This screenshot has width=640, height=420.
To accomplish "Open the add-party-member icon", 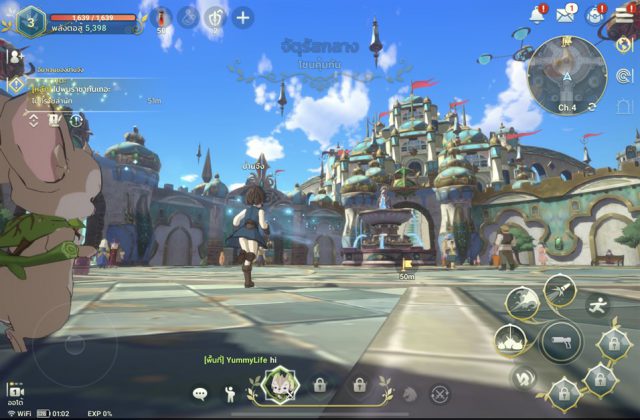I will tap(14, 57).
